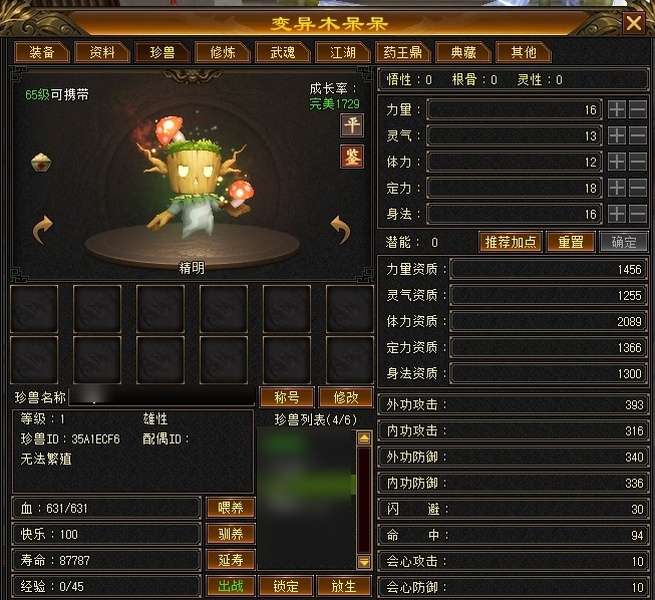Show the 药王鼎 tab
The image size is (655, 600).
click(402, 52)
